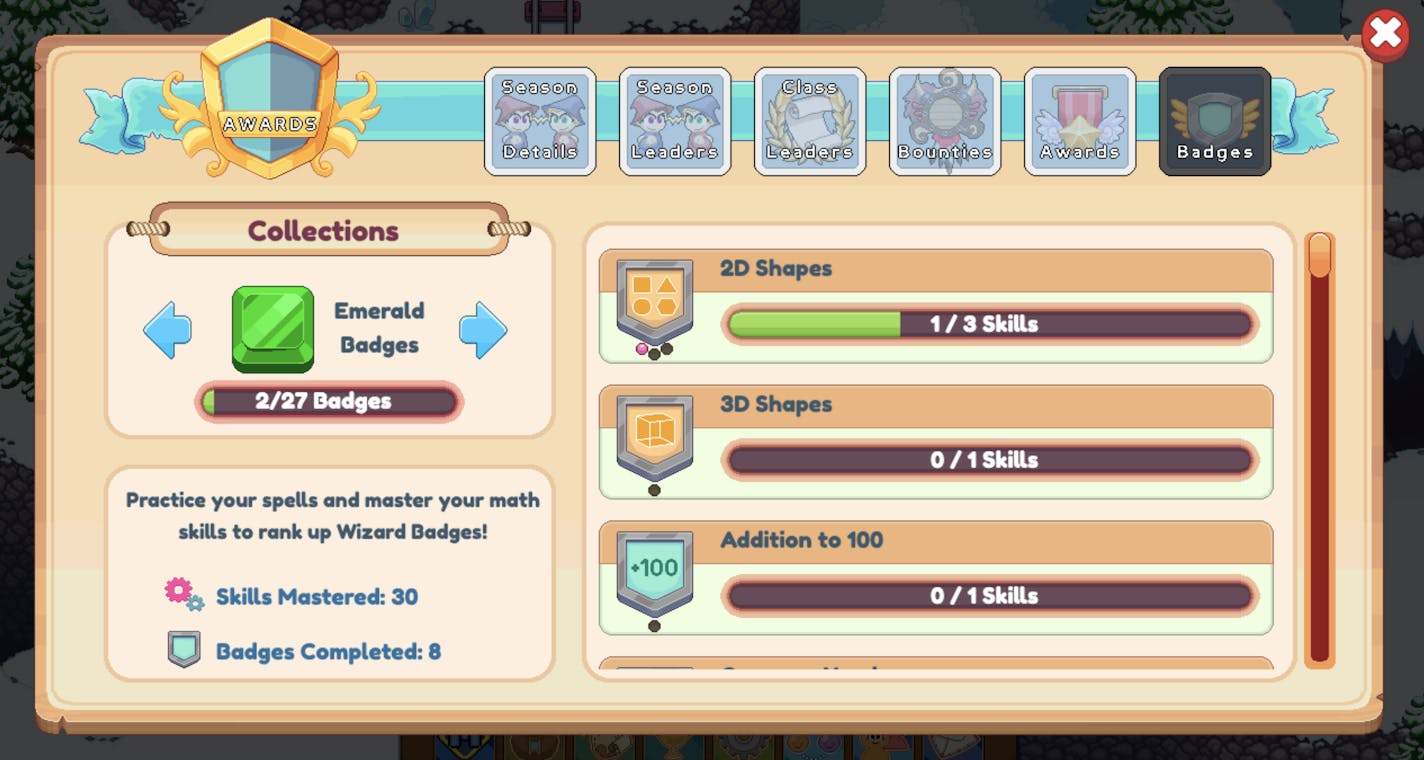Open the Season Details panel icon
1424x760 pixels.
point(540,121)
